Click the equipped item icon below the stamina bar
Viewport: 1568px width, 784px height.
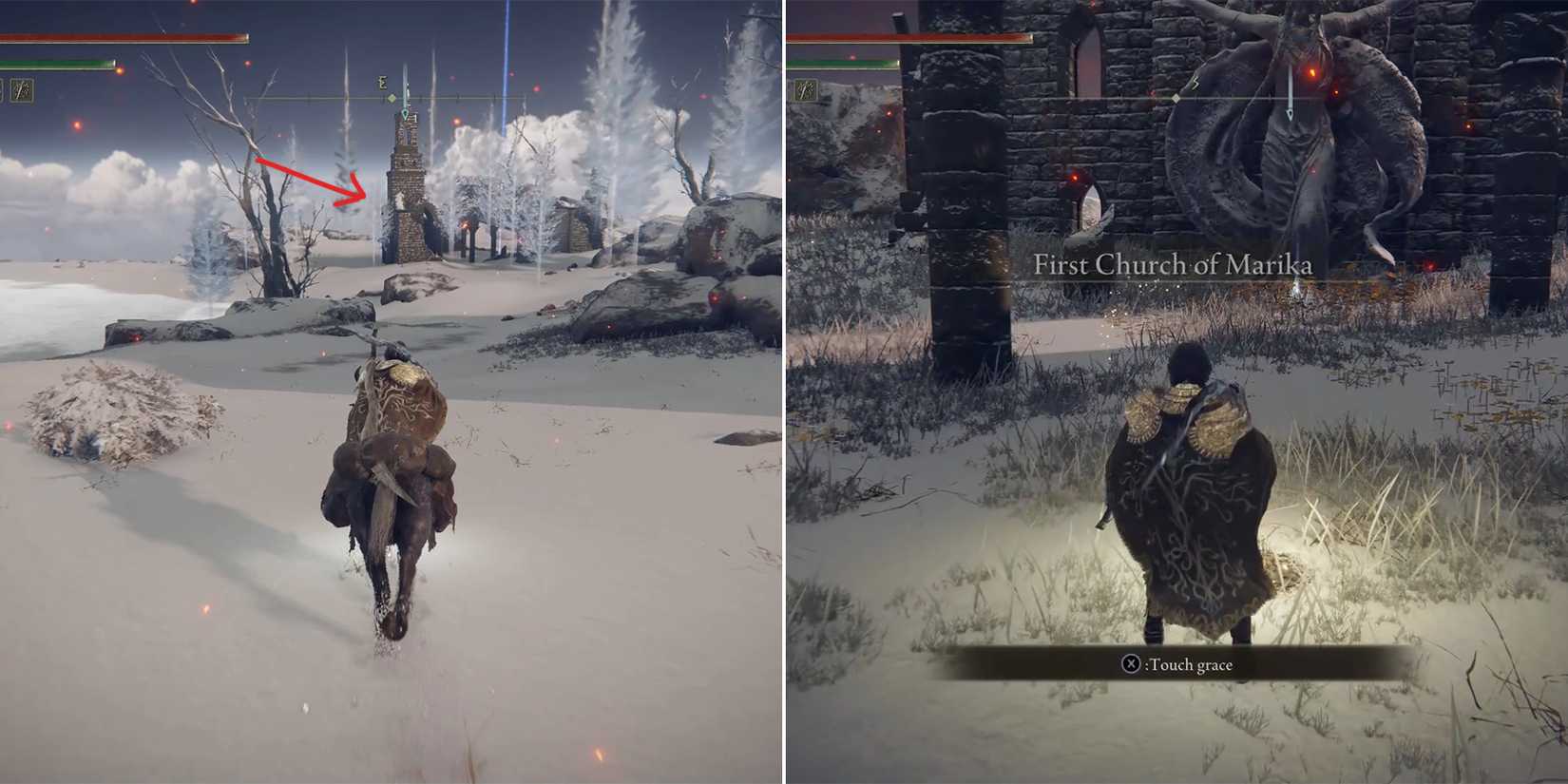click(x=23, y=91)
